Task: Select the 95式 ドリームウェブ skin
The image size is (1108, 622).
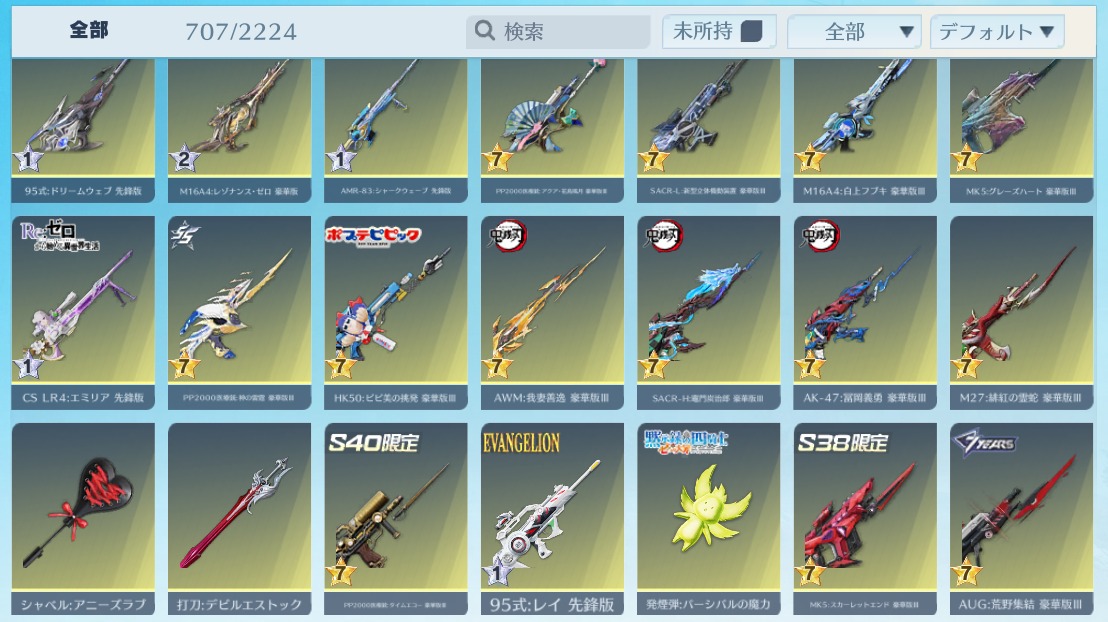Action: click(83, 125)
